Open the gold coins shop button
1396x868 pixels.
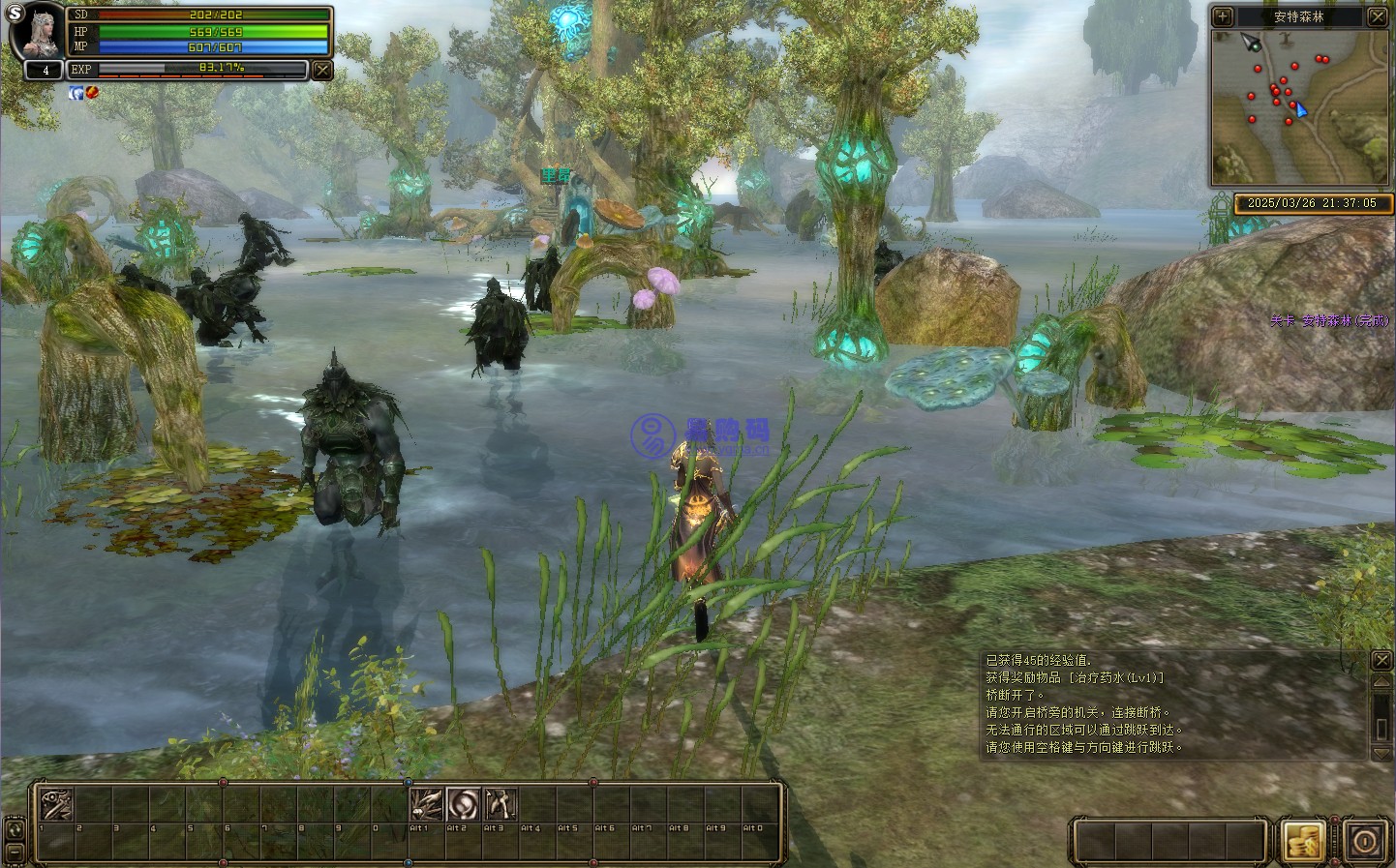tap(1303, 840)
